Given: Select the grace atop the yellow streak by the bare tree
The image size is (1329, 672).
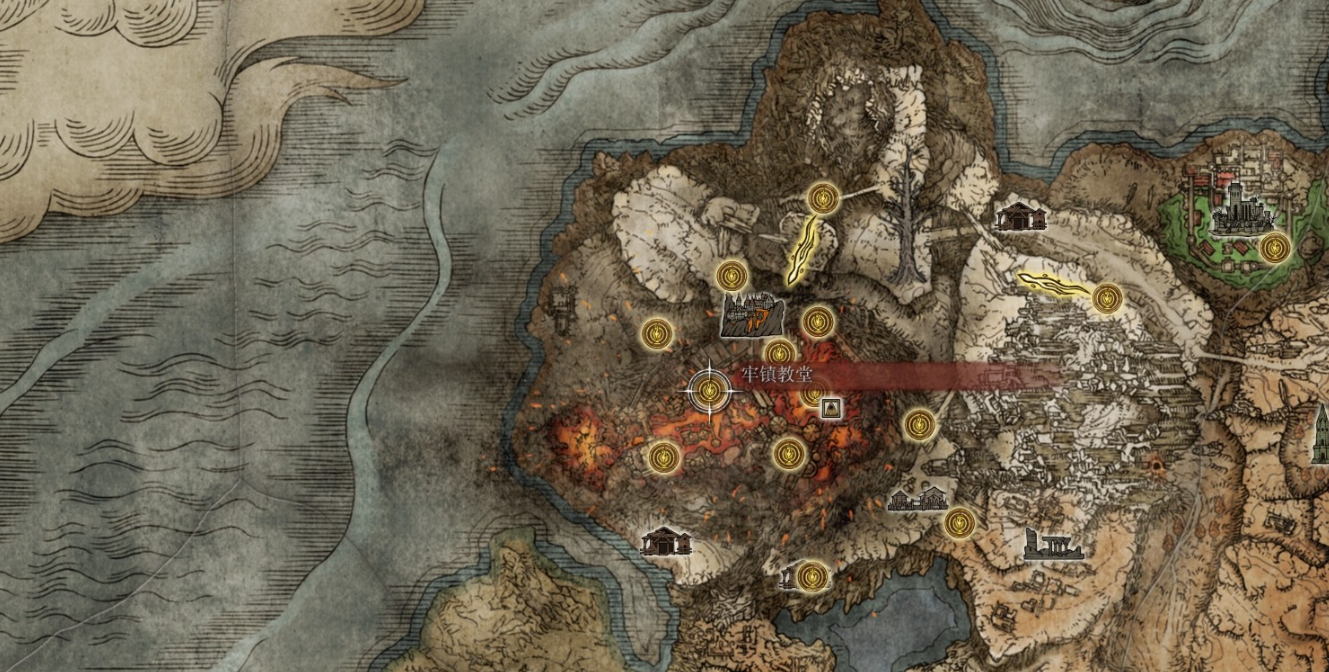Looking at the screenshot, I should [822, 198].
